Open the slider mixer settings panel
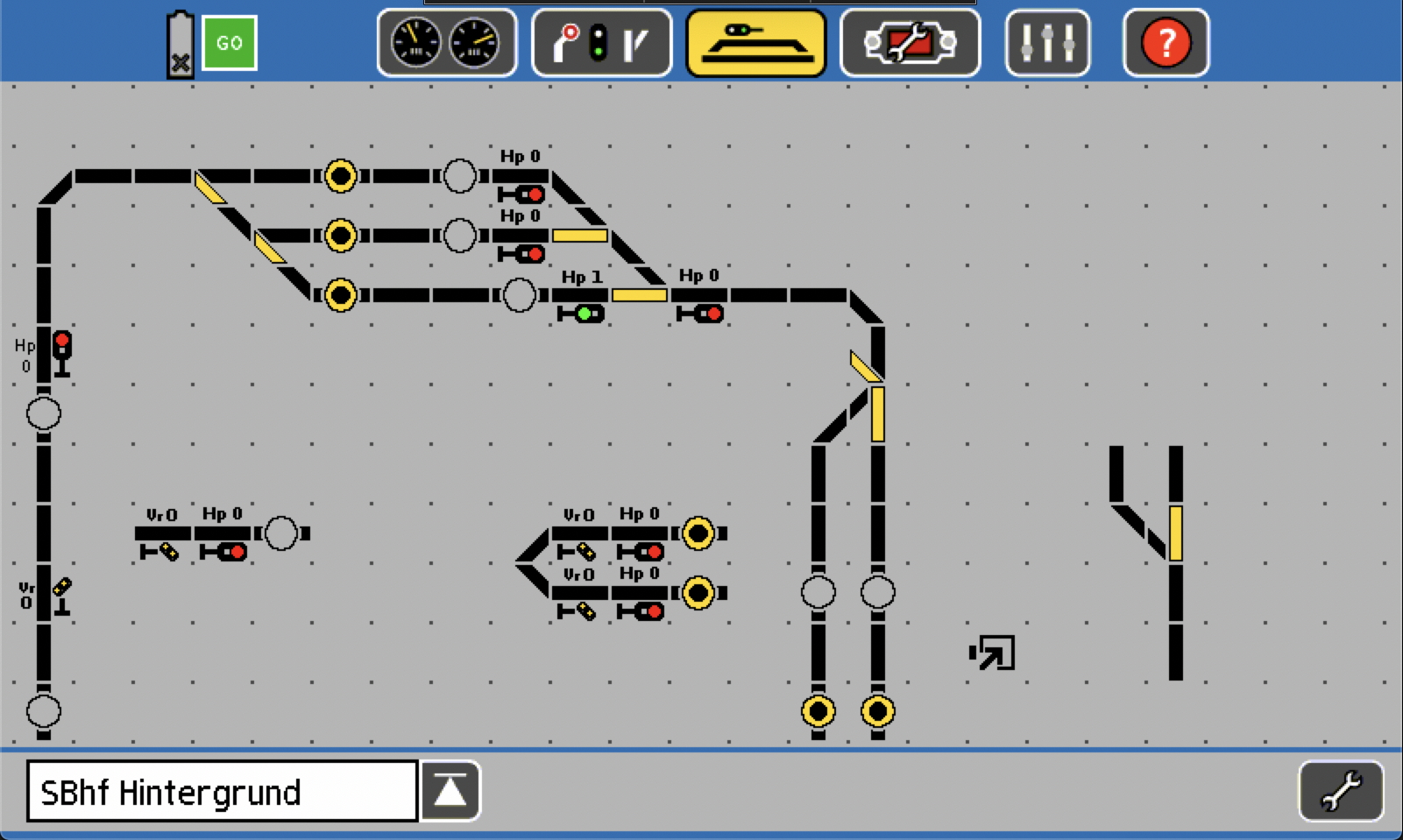The height and width of the screenshot is (840, 1403). tap(1047, 43)
